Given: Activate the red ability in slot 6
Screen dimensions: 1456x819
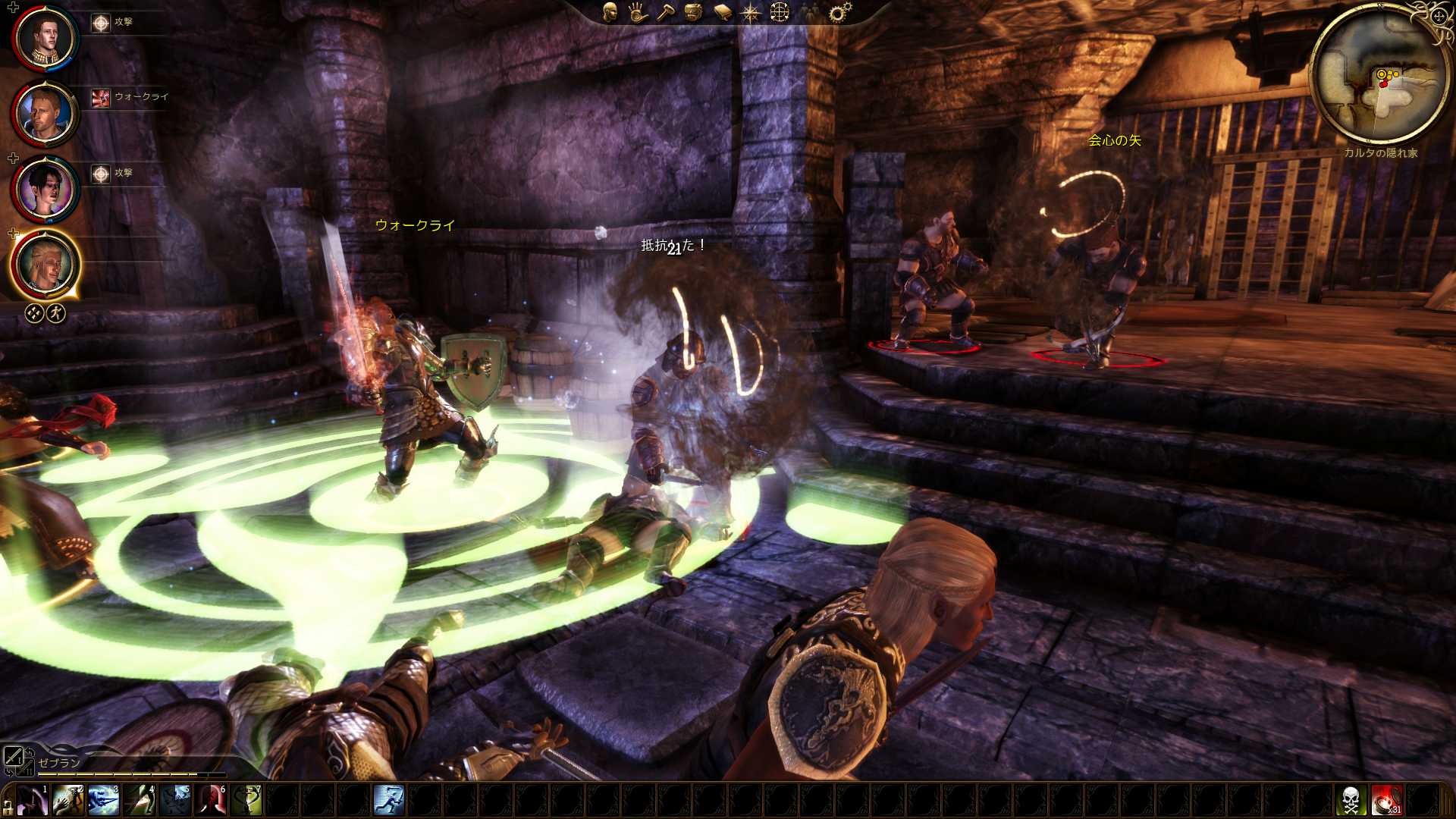Looking at the screenshot, I should (212, 801).
